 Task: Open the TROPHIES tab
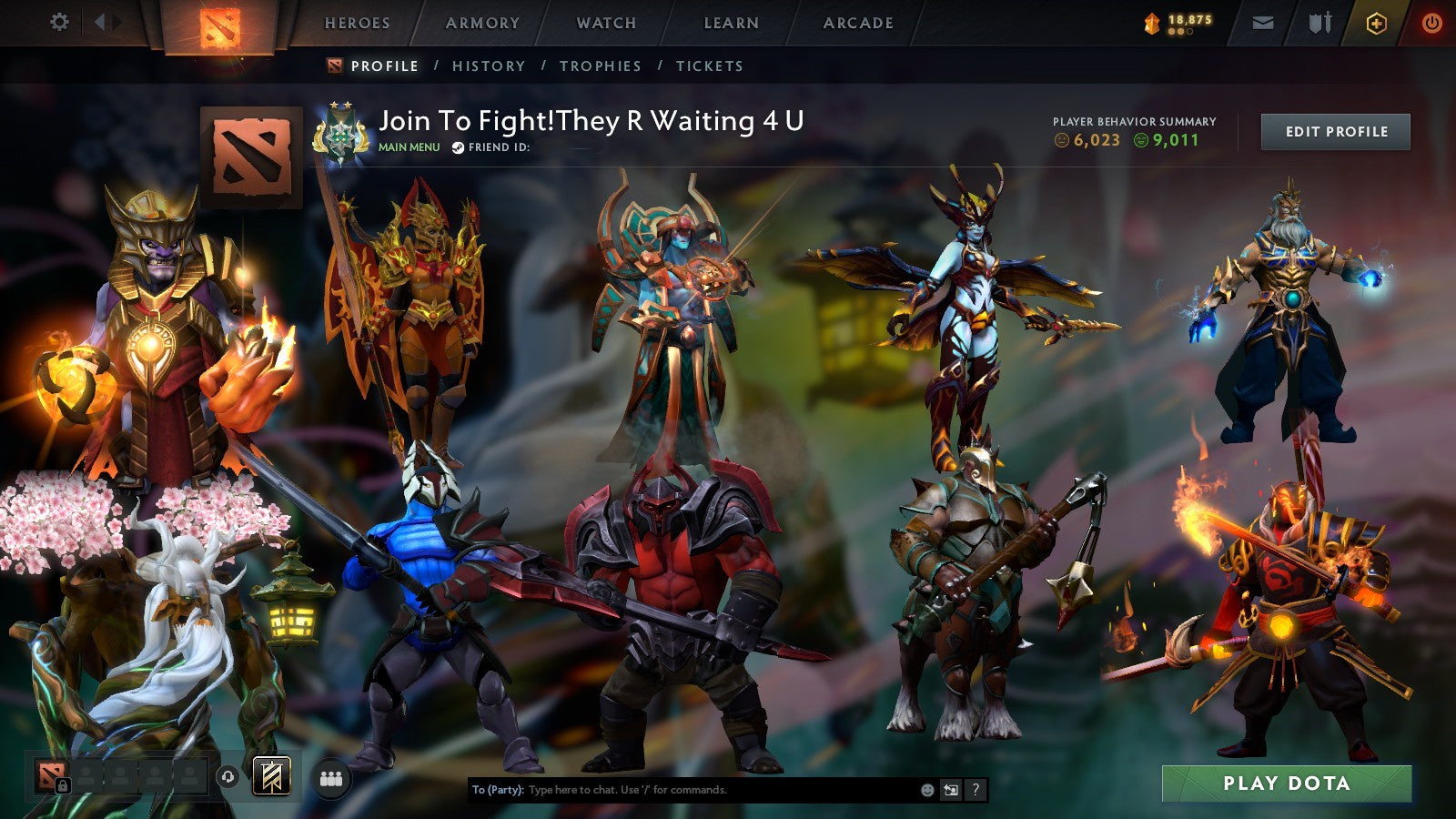[x=602, y=66]
